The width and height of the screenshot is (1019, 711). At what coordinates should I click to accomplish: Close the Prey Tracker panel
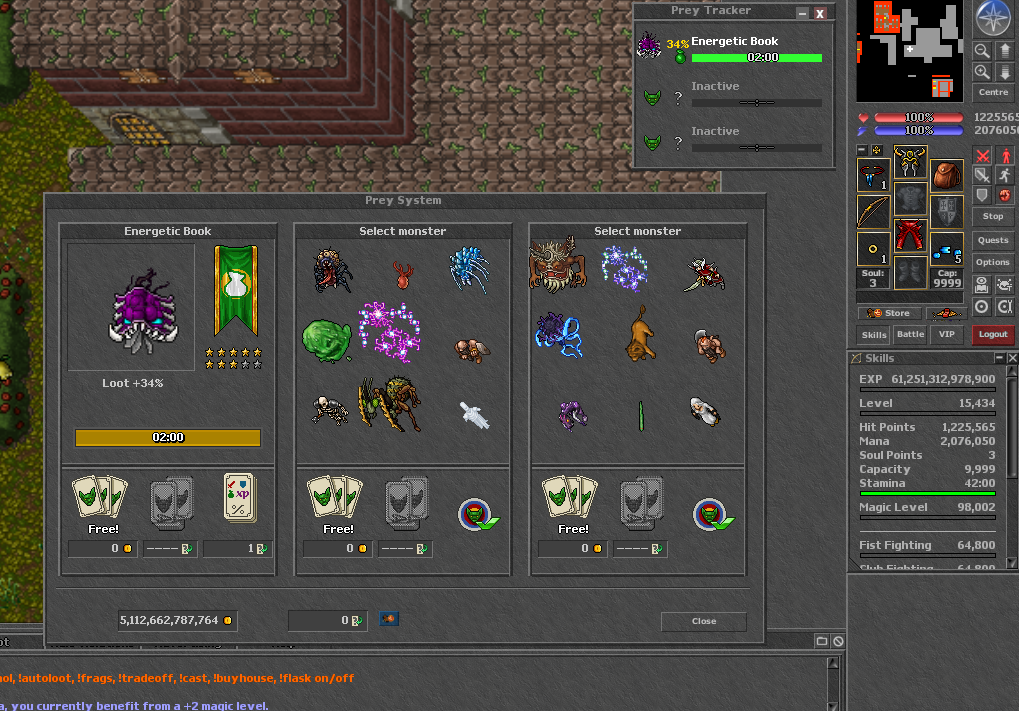pyautogui.click(x=820, y=13)
